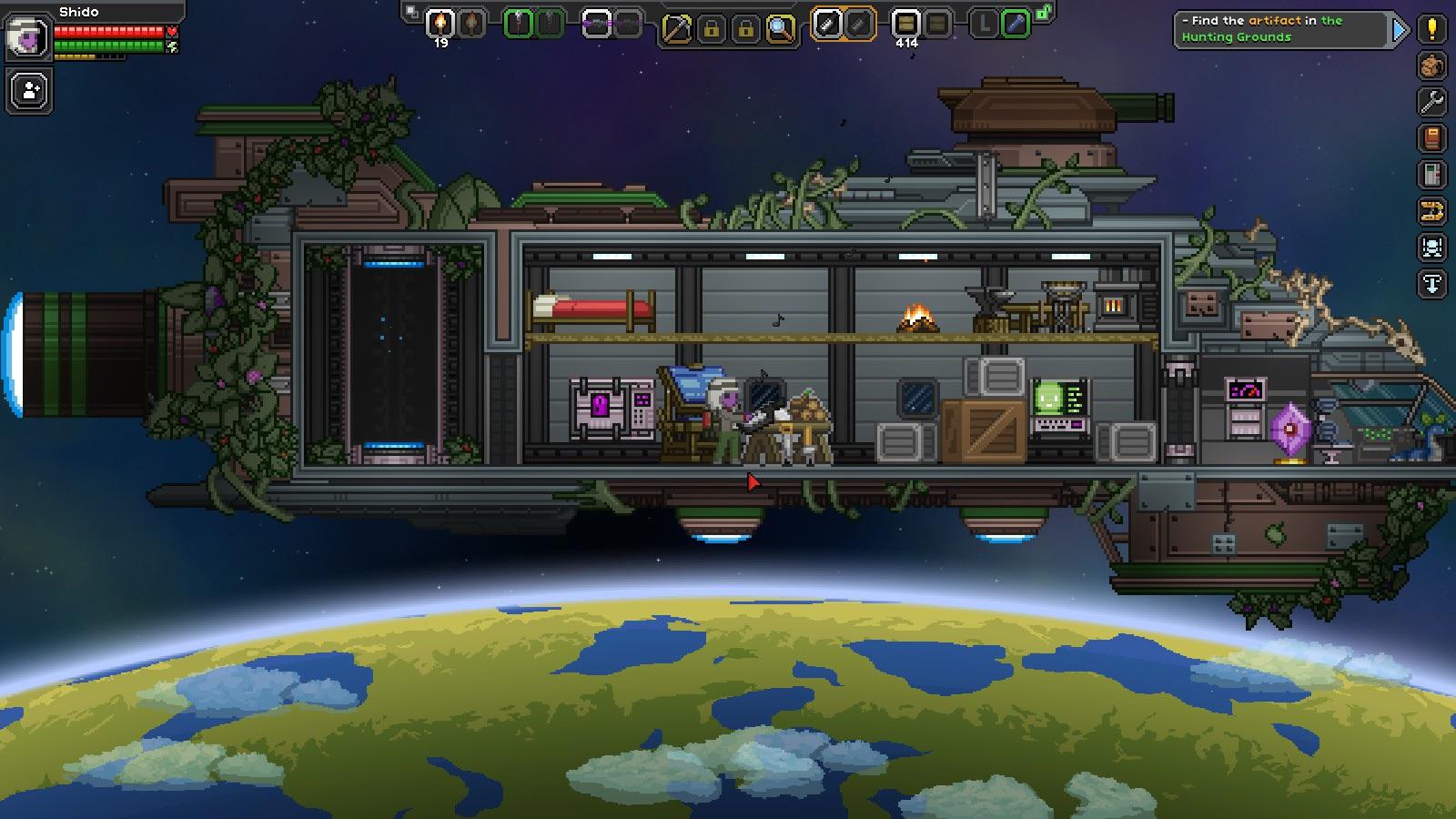
Task: Activate the inspection magnifying glass tool
Action: pyautogui.click(x=779, y=26)
